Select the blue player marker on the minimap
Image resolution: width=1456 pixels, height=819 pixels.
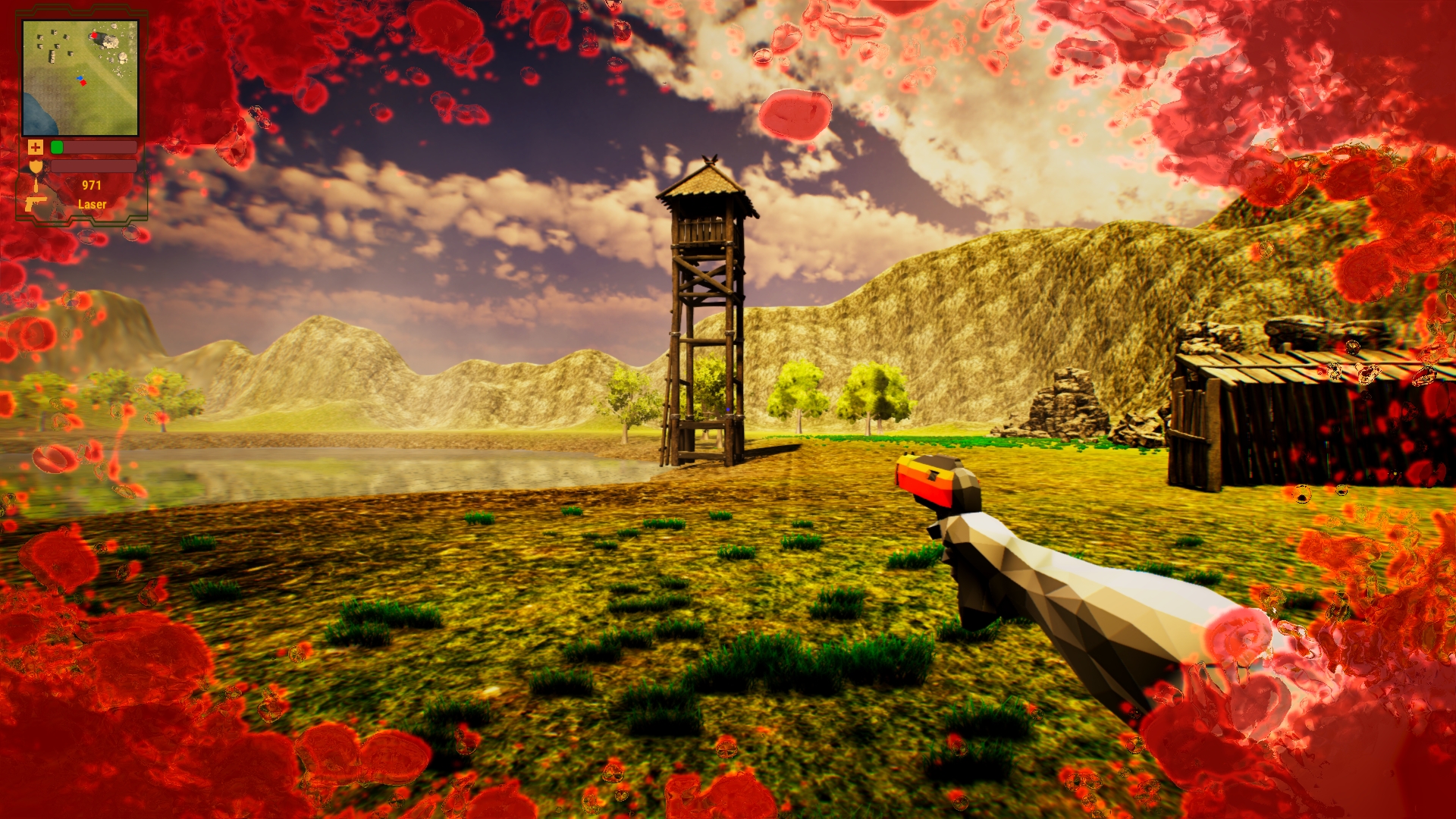(80, 78)
